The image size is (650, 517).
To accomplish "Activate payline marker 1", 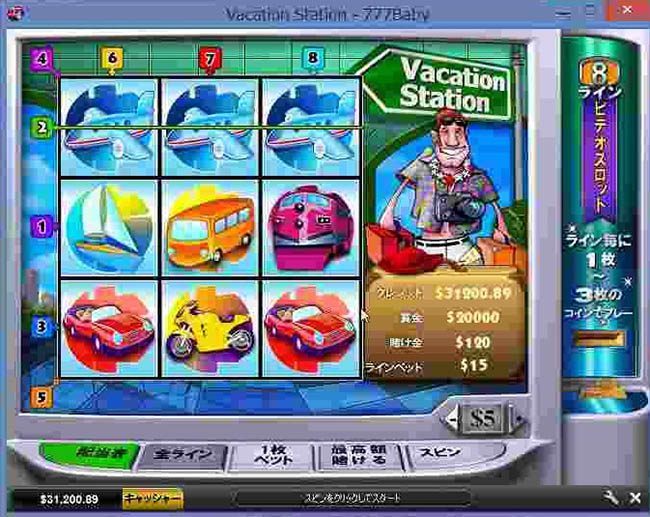I will pos(41,226).
